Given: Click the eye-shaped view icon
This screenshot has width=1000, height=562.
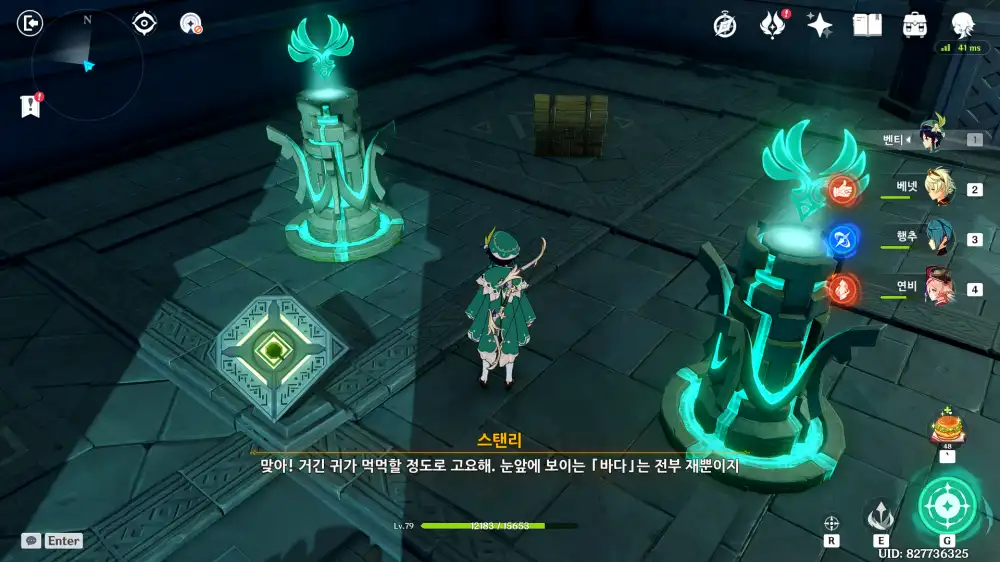Looking at the screenshot, I should point(145,23).
